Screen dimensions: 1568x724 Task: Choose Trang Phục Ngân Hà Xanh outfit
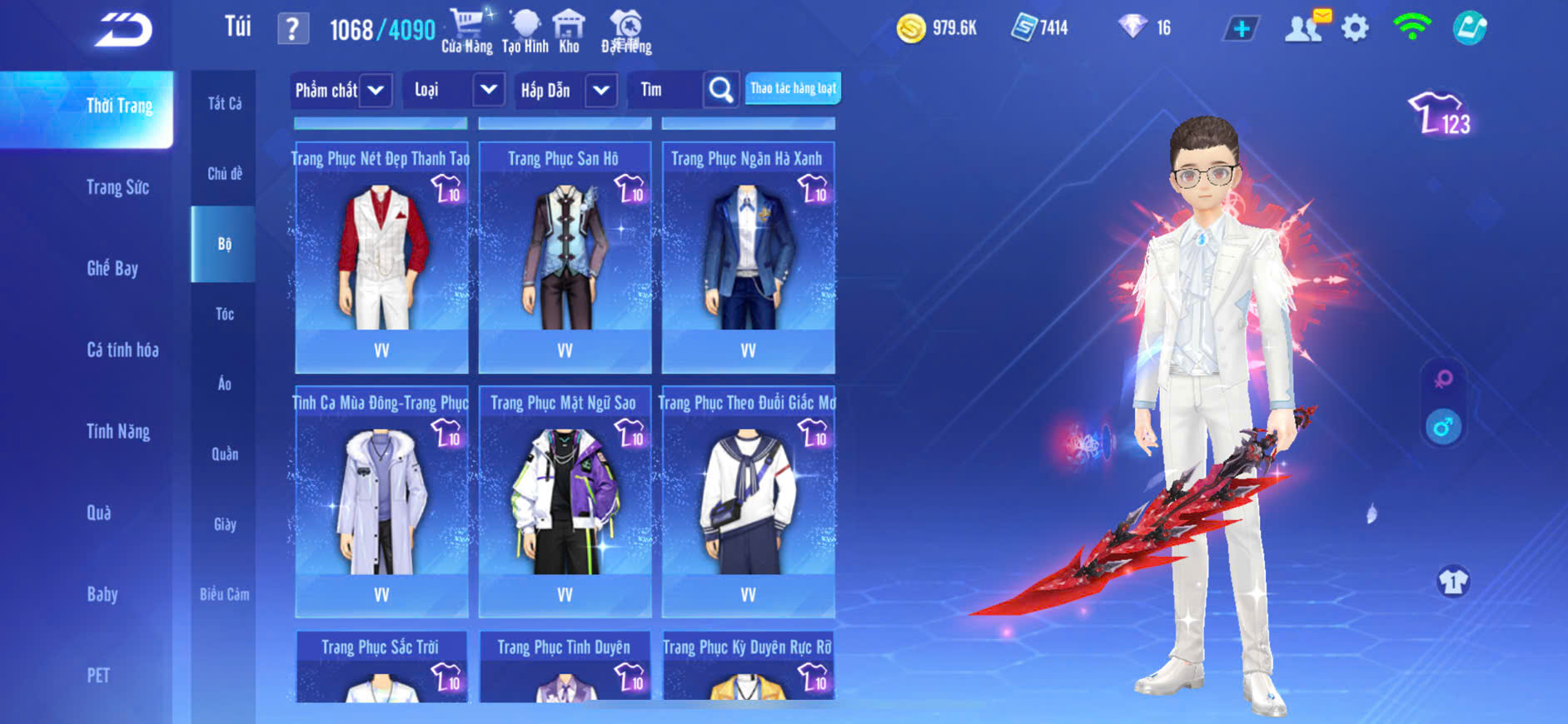coord(748,258)
